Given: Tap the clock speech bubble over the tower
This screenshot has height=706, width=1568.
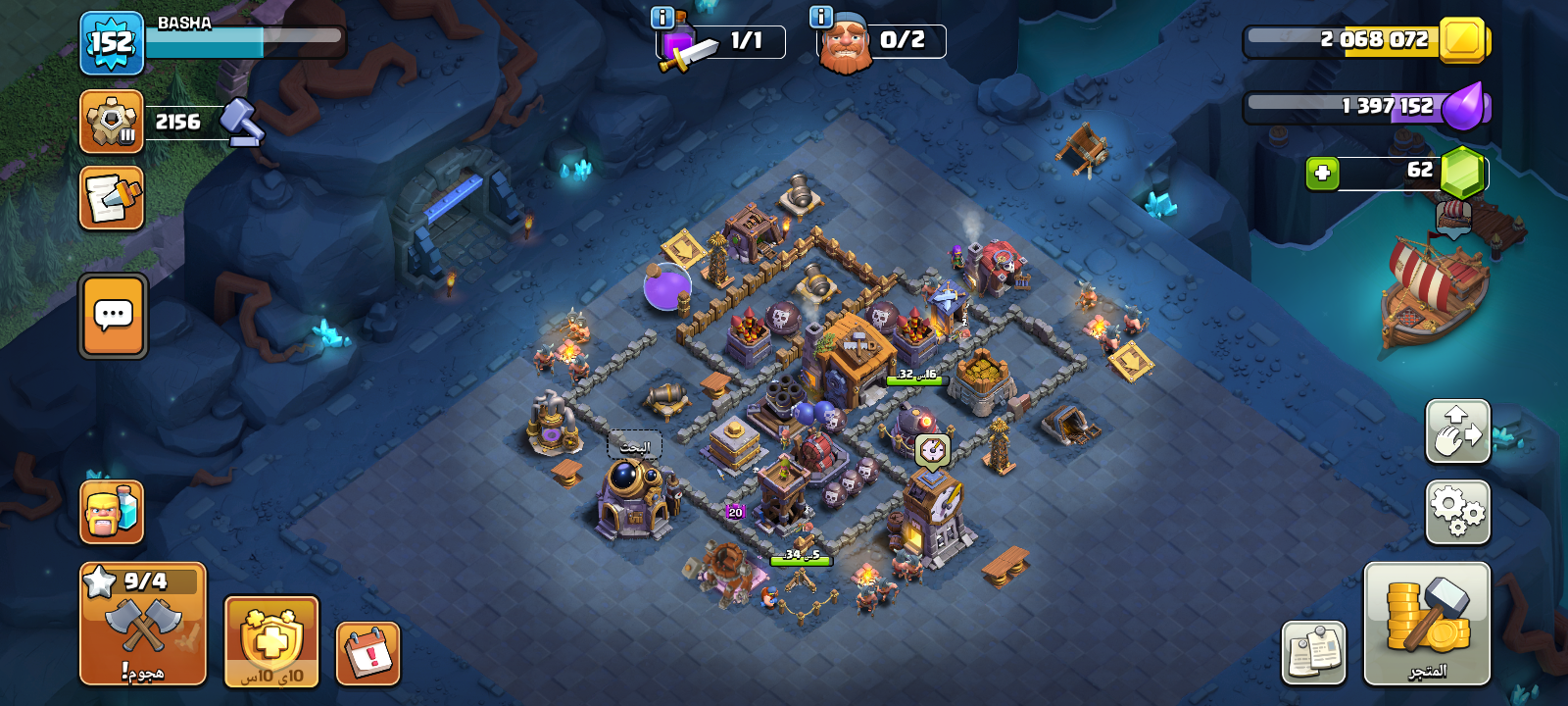Looking at the screenshot, I should (932, 451).
